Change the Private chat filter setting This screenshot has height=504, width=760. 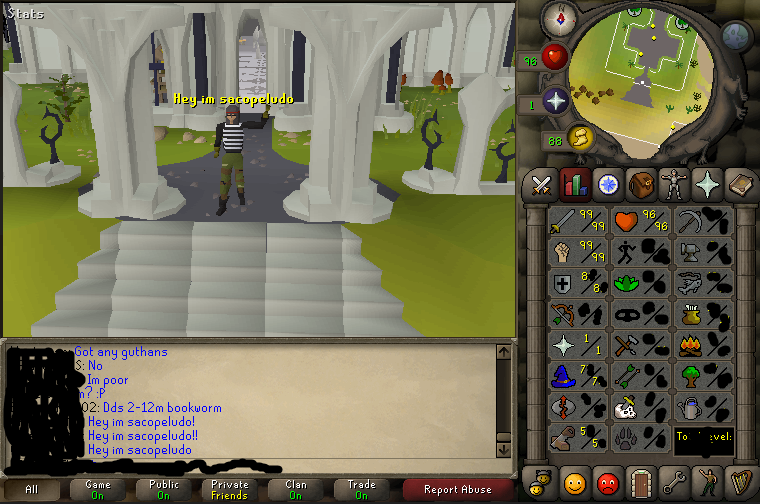[x=230, y=489]
